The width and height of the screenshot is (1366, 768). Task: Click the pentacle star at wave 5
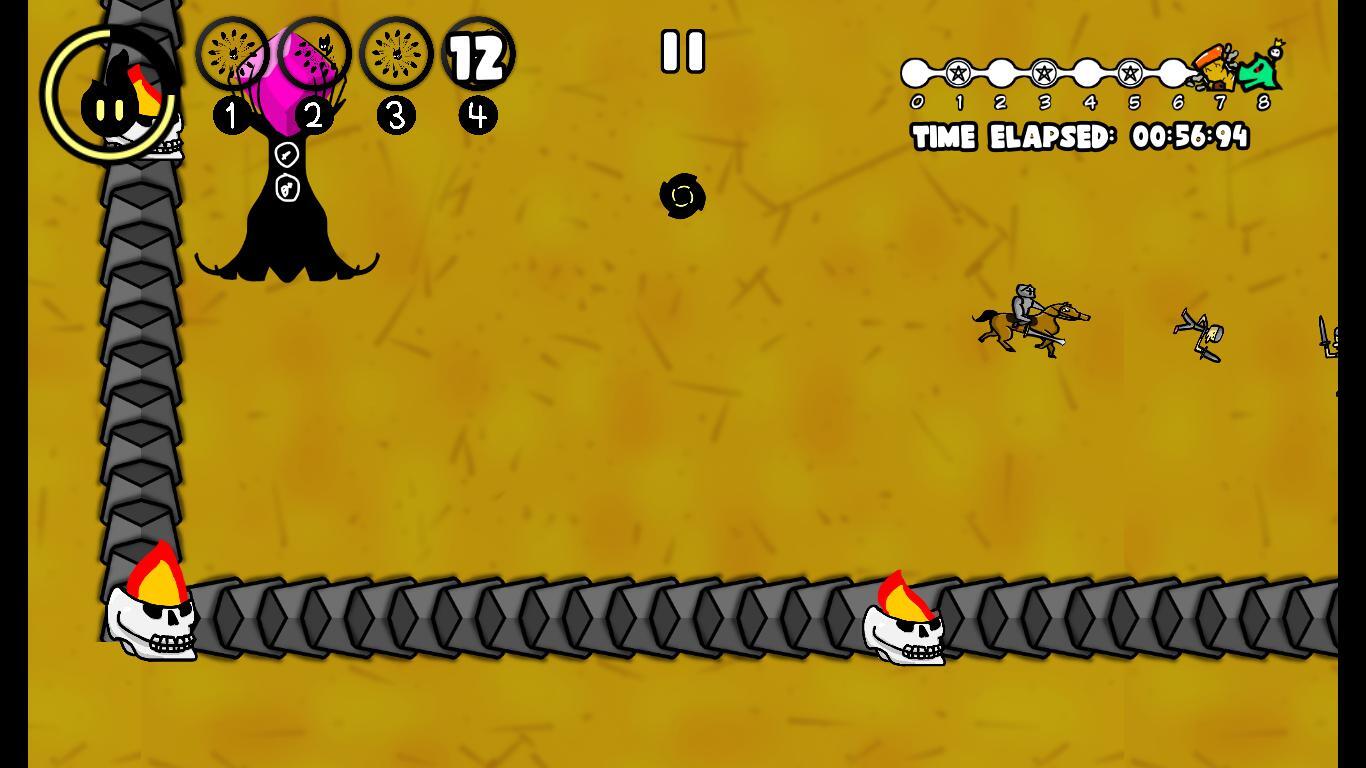(1133, 72)
